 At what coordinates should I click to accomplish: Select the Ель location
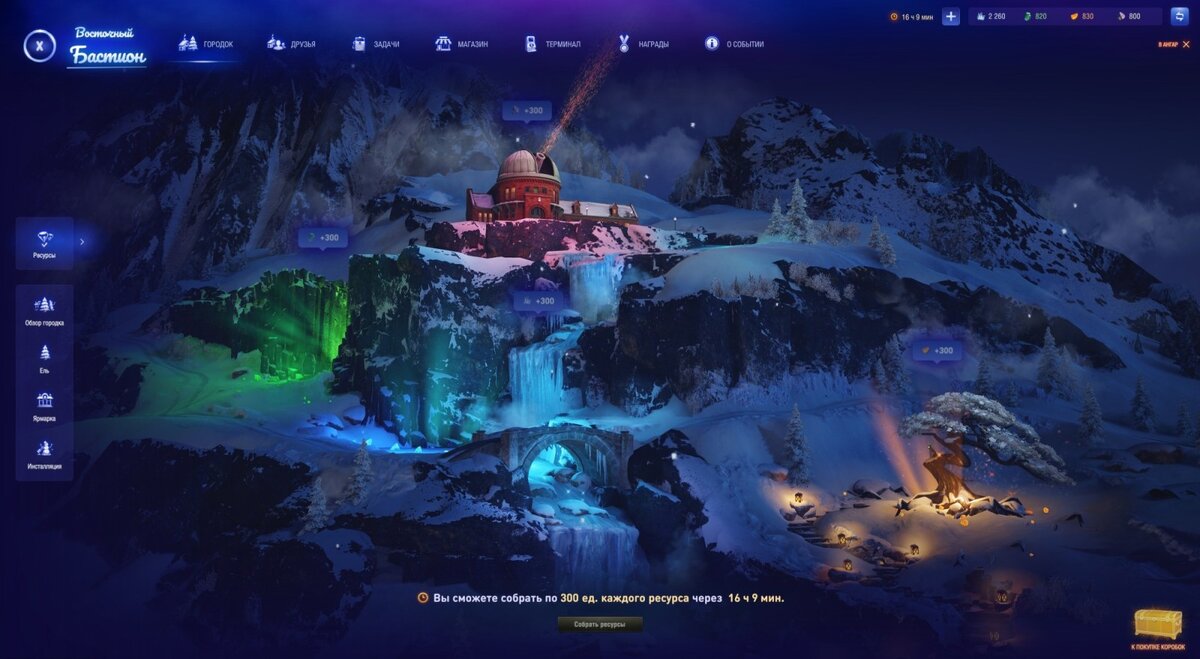(x=44, y=358)
